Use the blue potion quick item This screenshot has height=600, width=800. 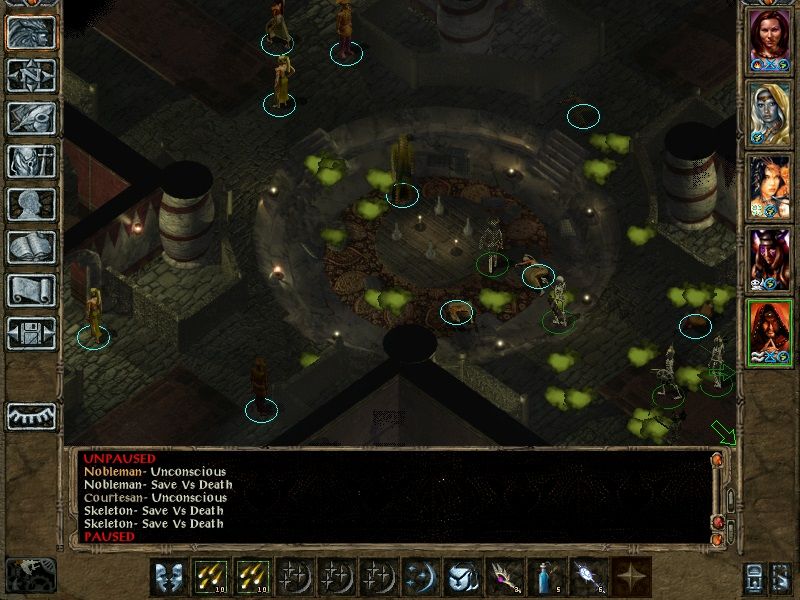click(x=542, y=577)
